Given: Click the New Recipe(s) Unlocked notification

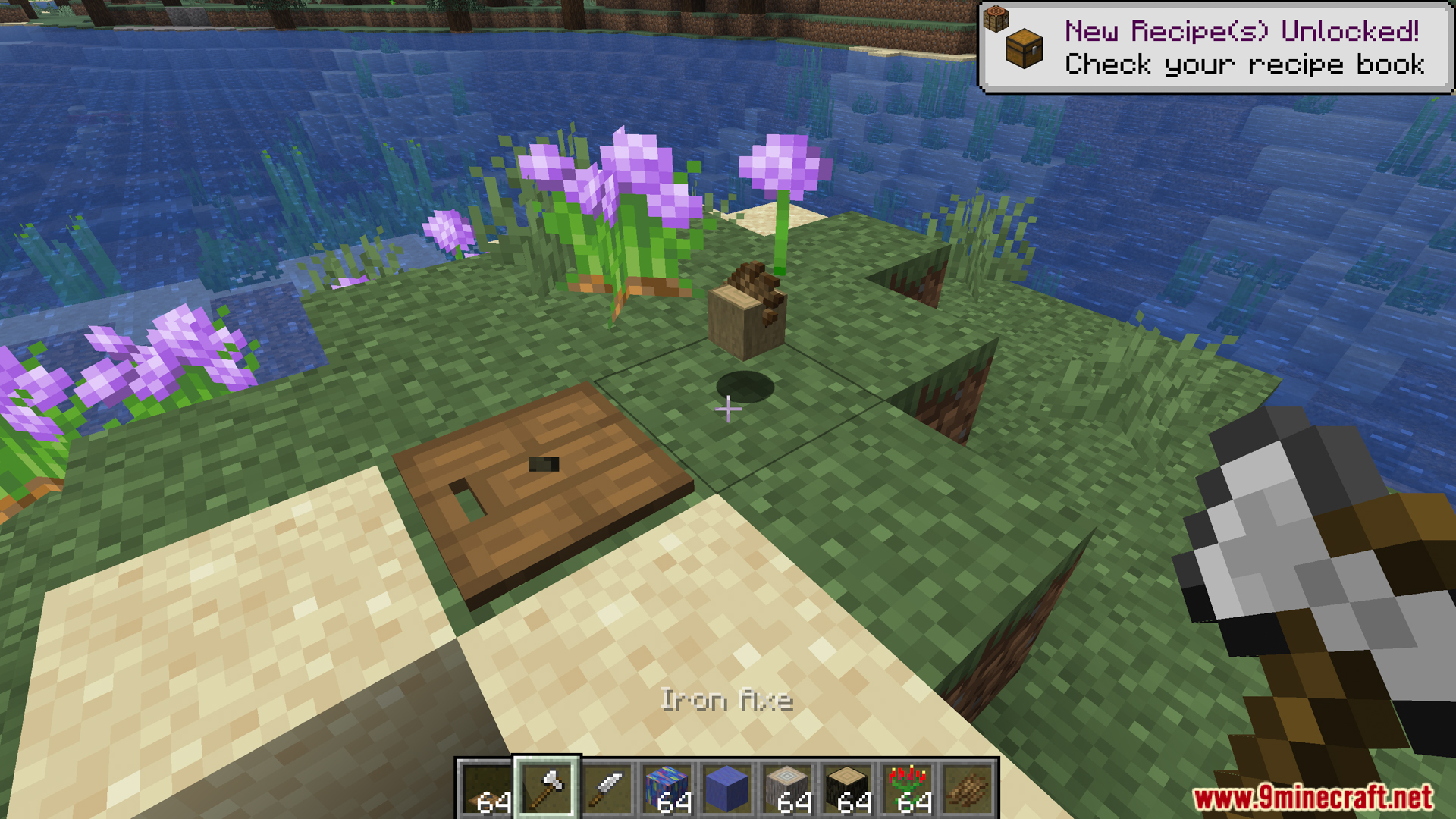Looking at the screenshot, I should [1216, 48].
